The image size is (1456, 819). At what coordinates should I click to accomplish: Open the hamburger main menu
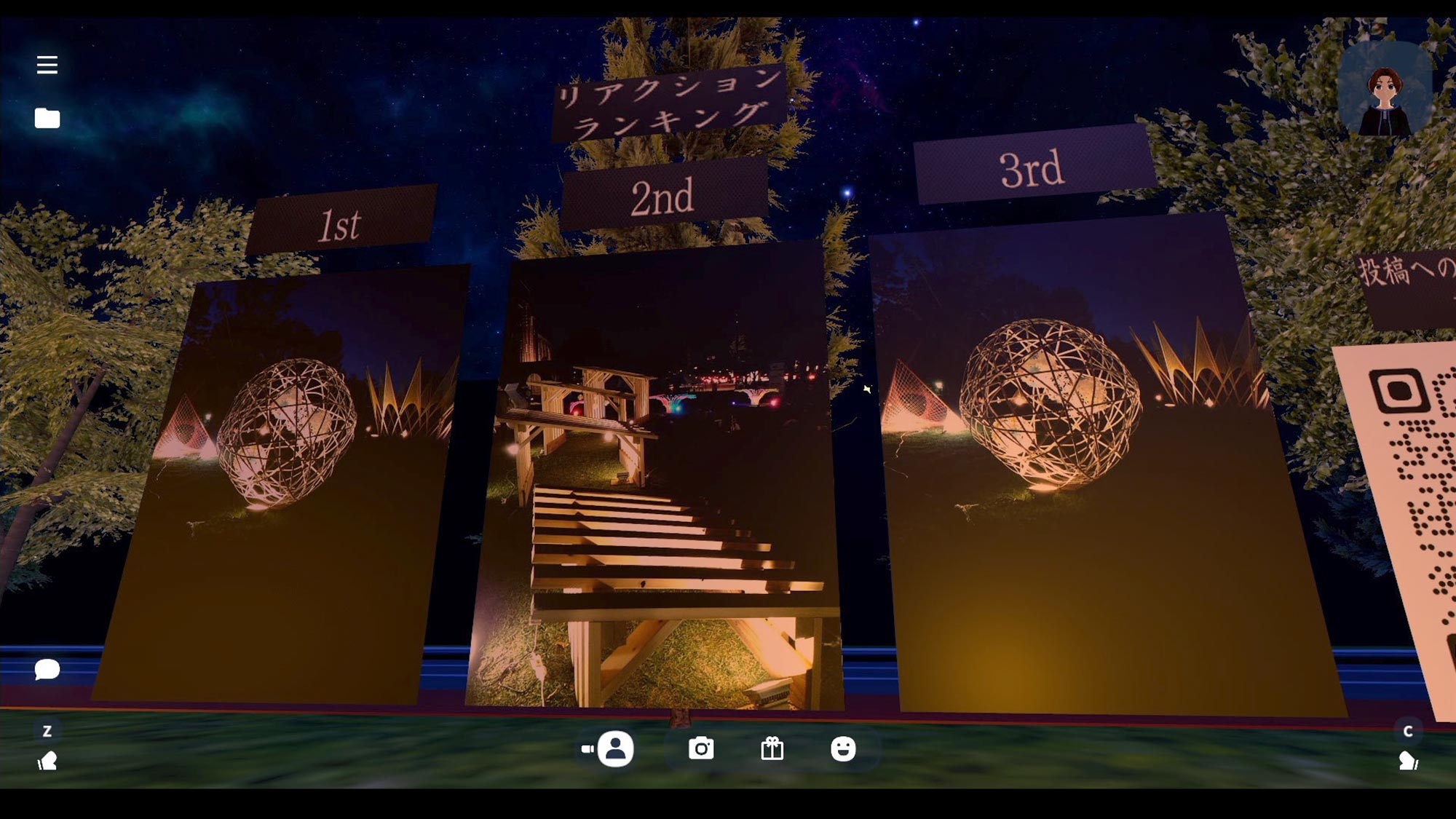point(47,65)
